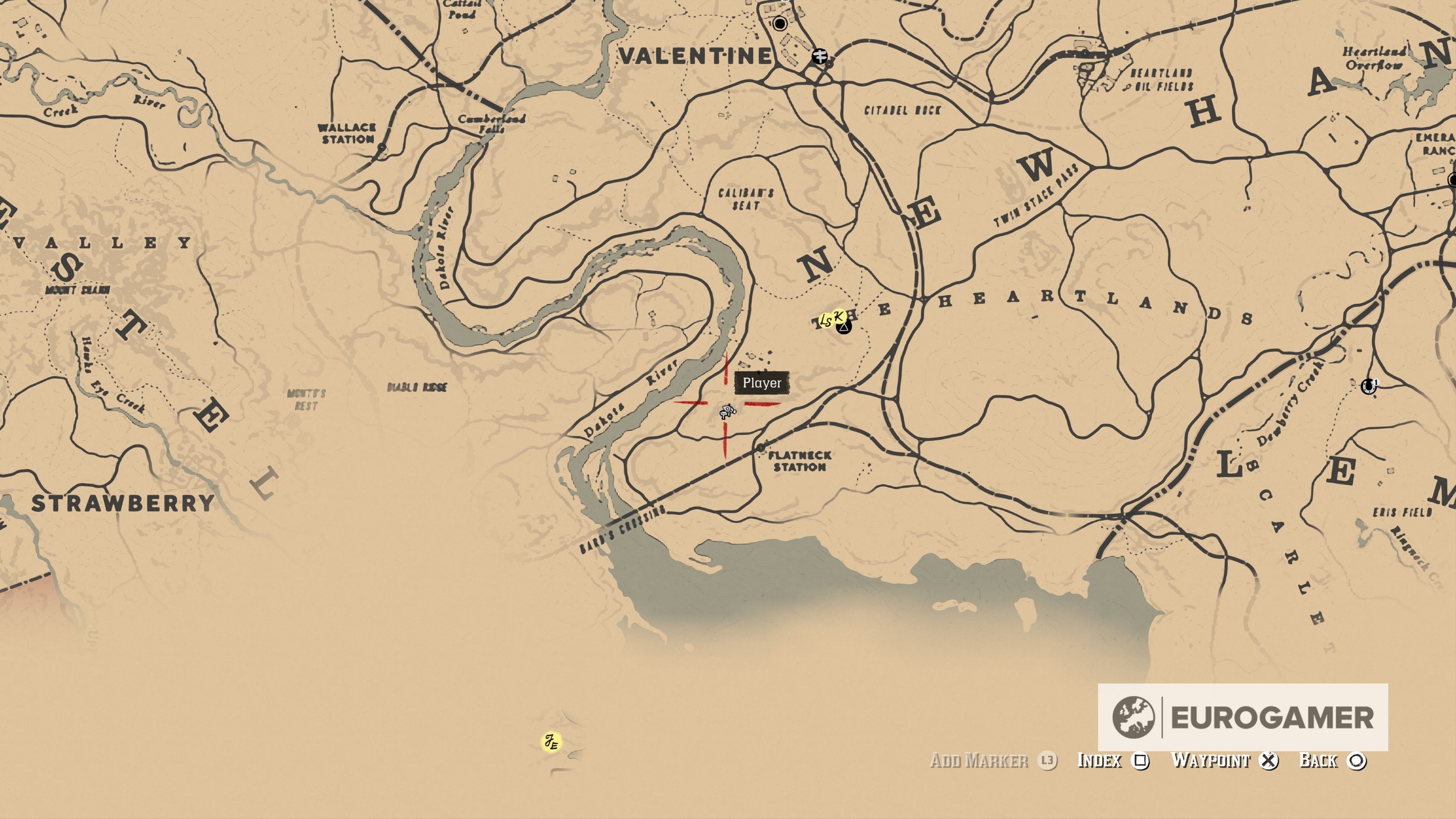Click the "Player" name tag on the map
Image resolution: width=1456 pixels, height=819 pixels.
click(762, 383)
